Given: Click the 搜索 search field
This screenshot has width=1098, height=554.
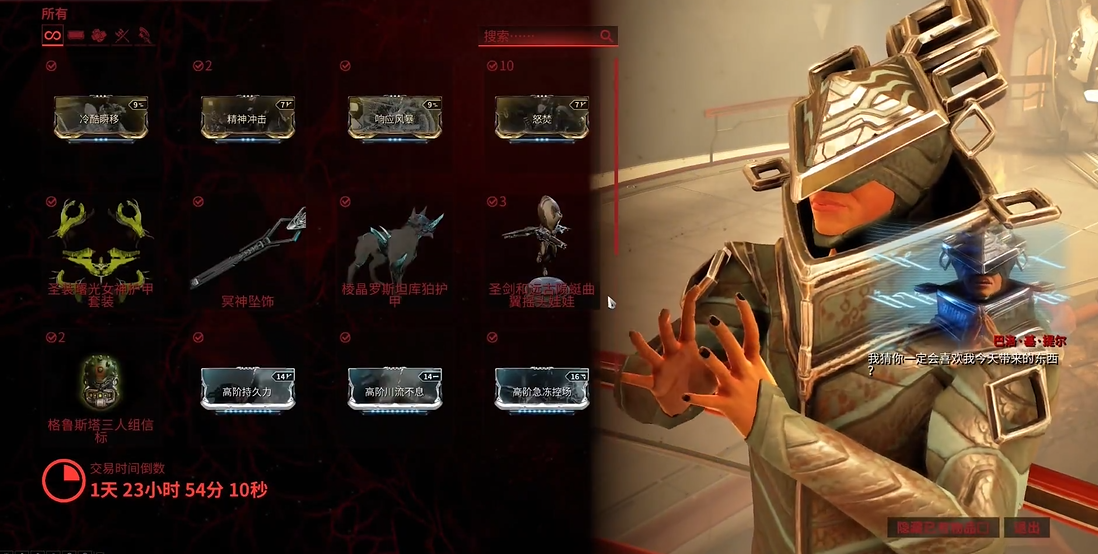Looking at the screenshot, I should [540, 36].
